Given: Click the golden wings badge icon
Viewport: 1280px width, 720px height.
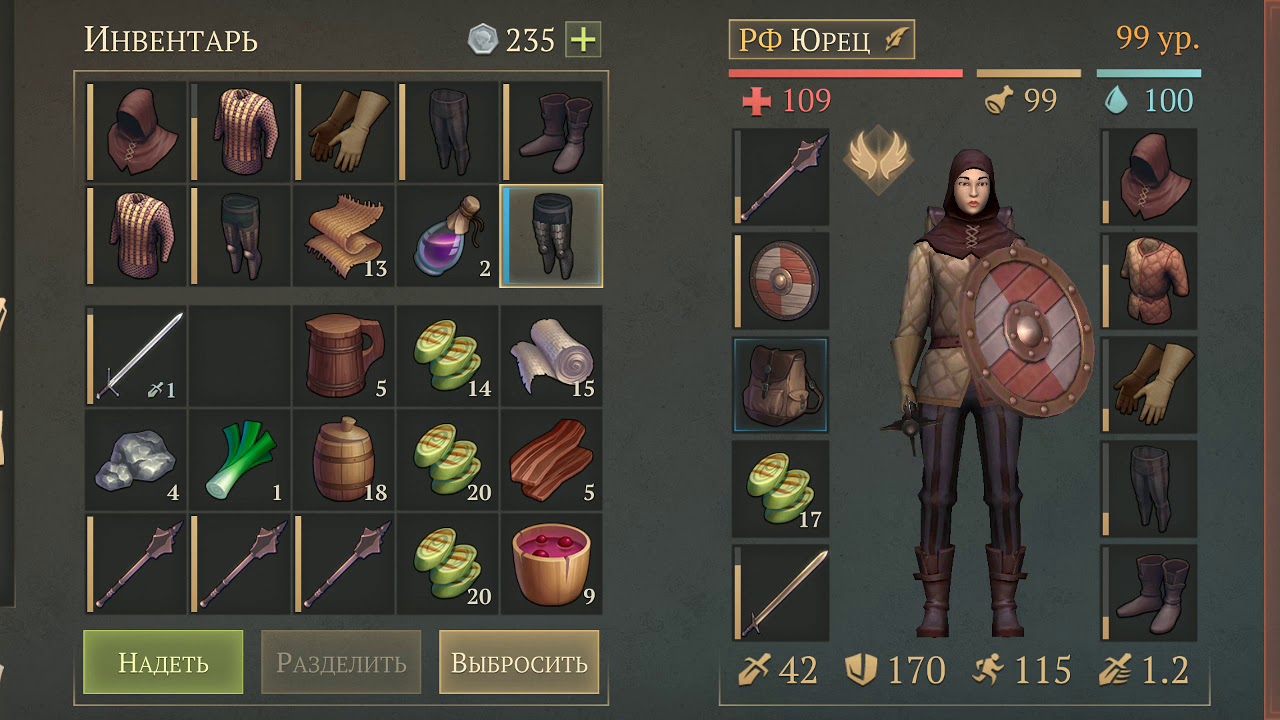Looking at the screenshot, I should 877,158.
